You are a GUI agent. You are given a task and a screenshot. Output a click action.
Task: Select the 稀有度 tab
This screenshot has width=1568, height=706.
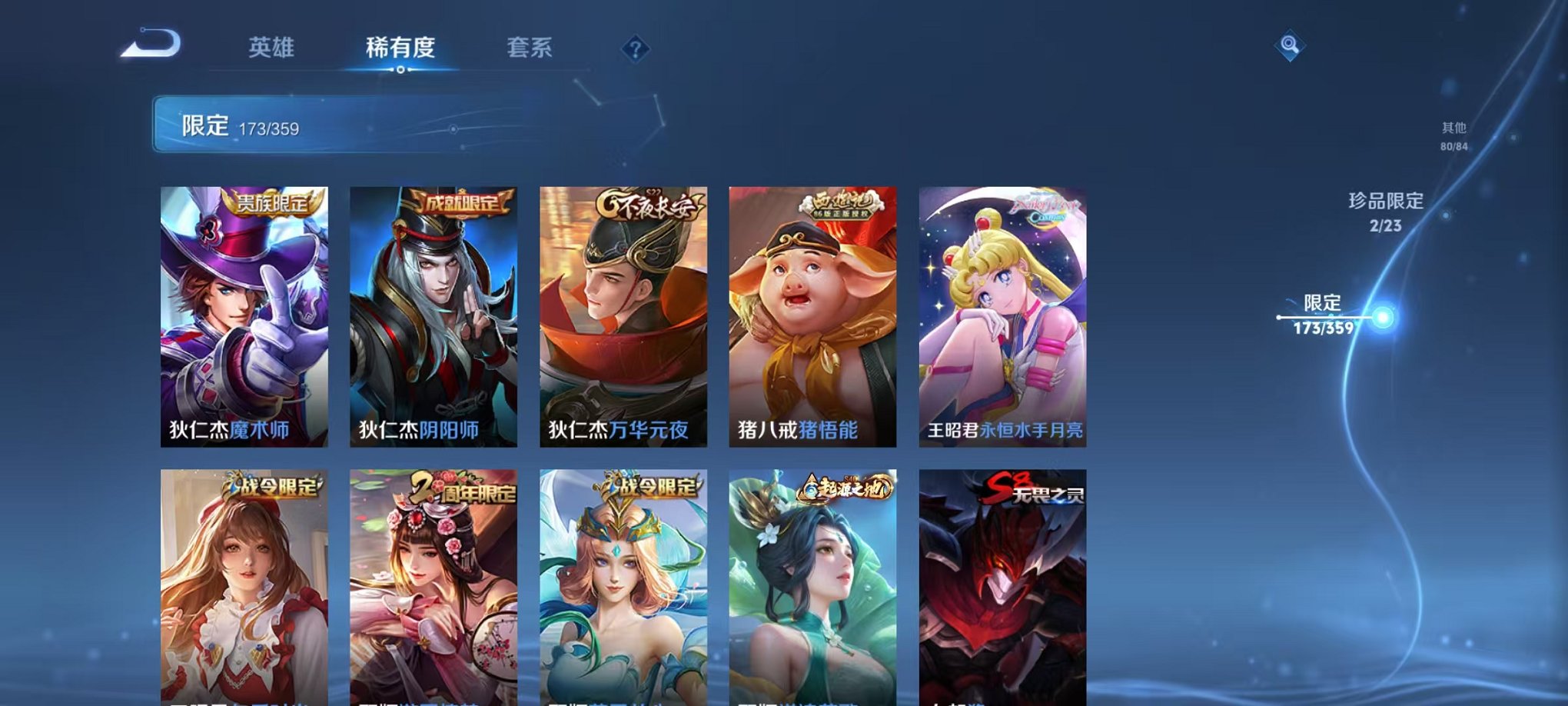pos(401,46)
